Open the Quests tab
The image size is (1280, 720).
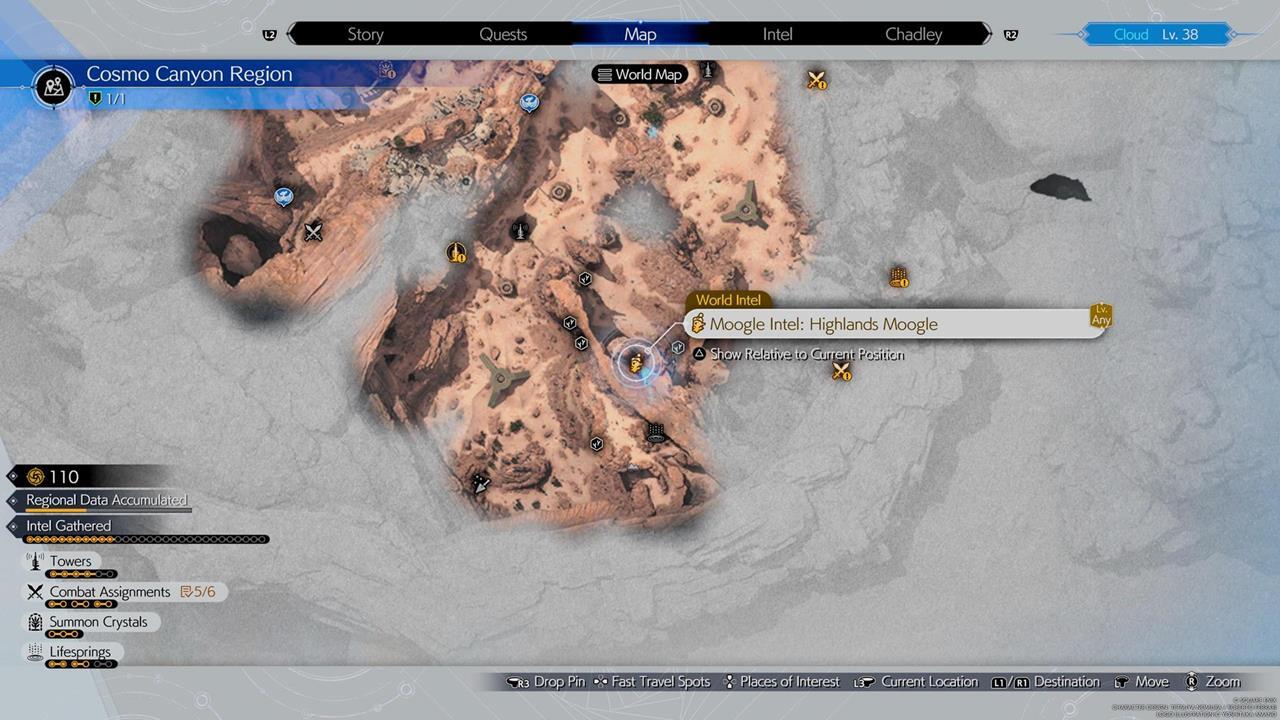[x=503, y=34]
